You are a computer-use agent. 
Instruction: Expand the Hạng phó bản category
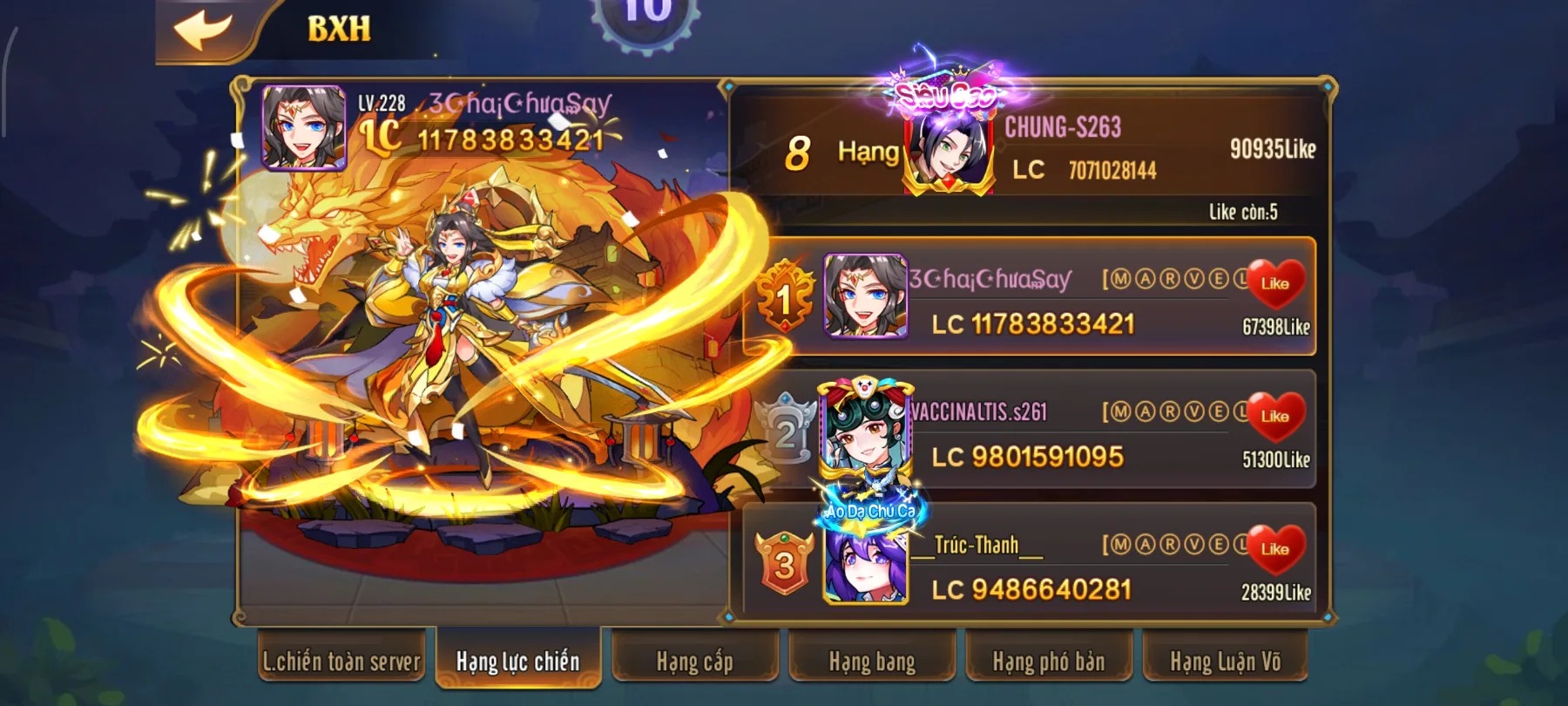pyautogui.click(x=1050, y=662)
